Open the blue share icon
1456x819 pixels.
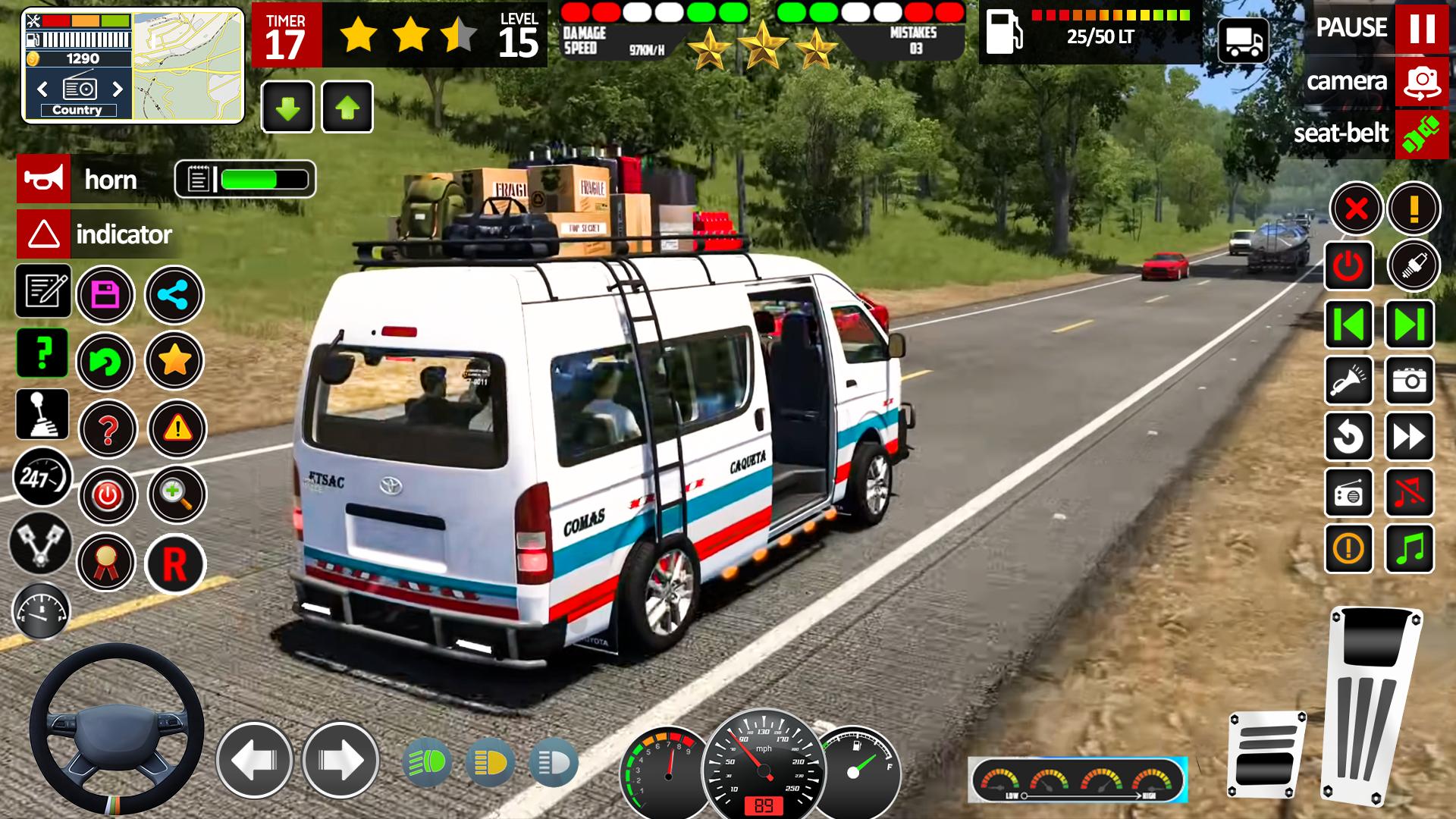[x=174, y=295]
